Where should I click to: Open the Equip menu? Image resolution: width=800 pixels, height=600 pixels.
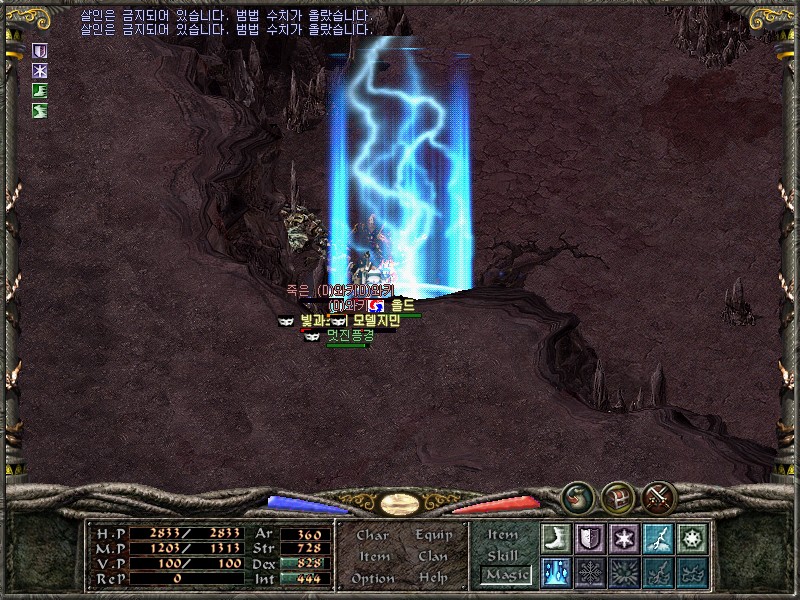[433, 535]
